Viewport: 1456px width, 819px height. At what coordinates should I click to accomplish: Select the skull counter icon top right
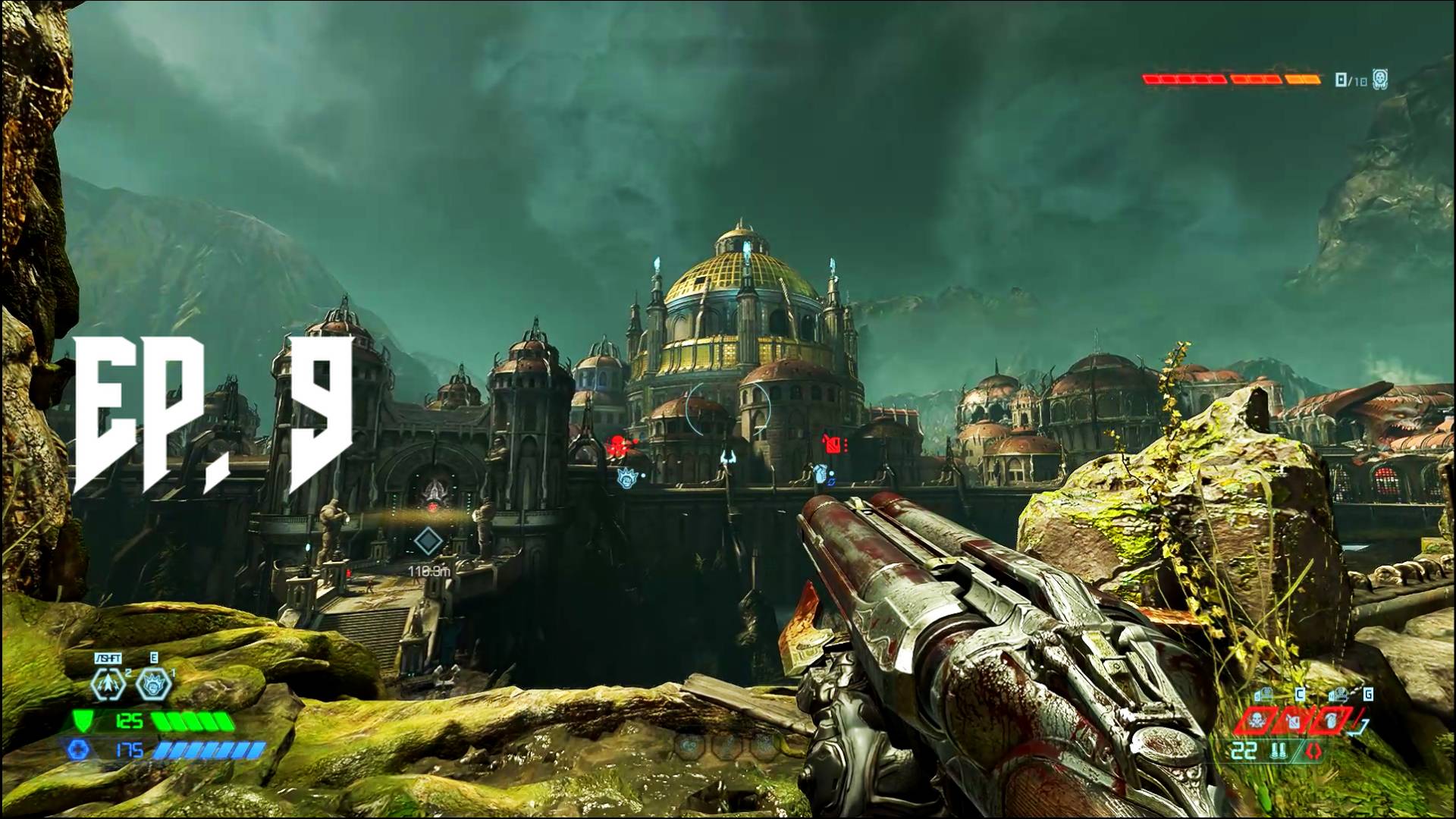[1379, 77]
